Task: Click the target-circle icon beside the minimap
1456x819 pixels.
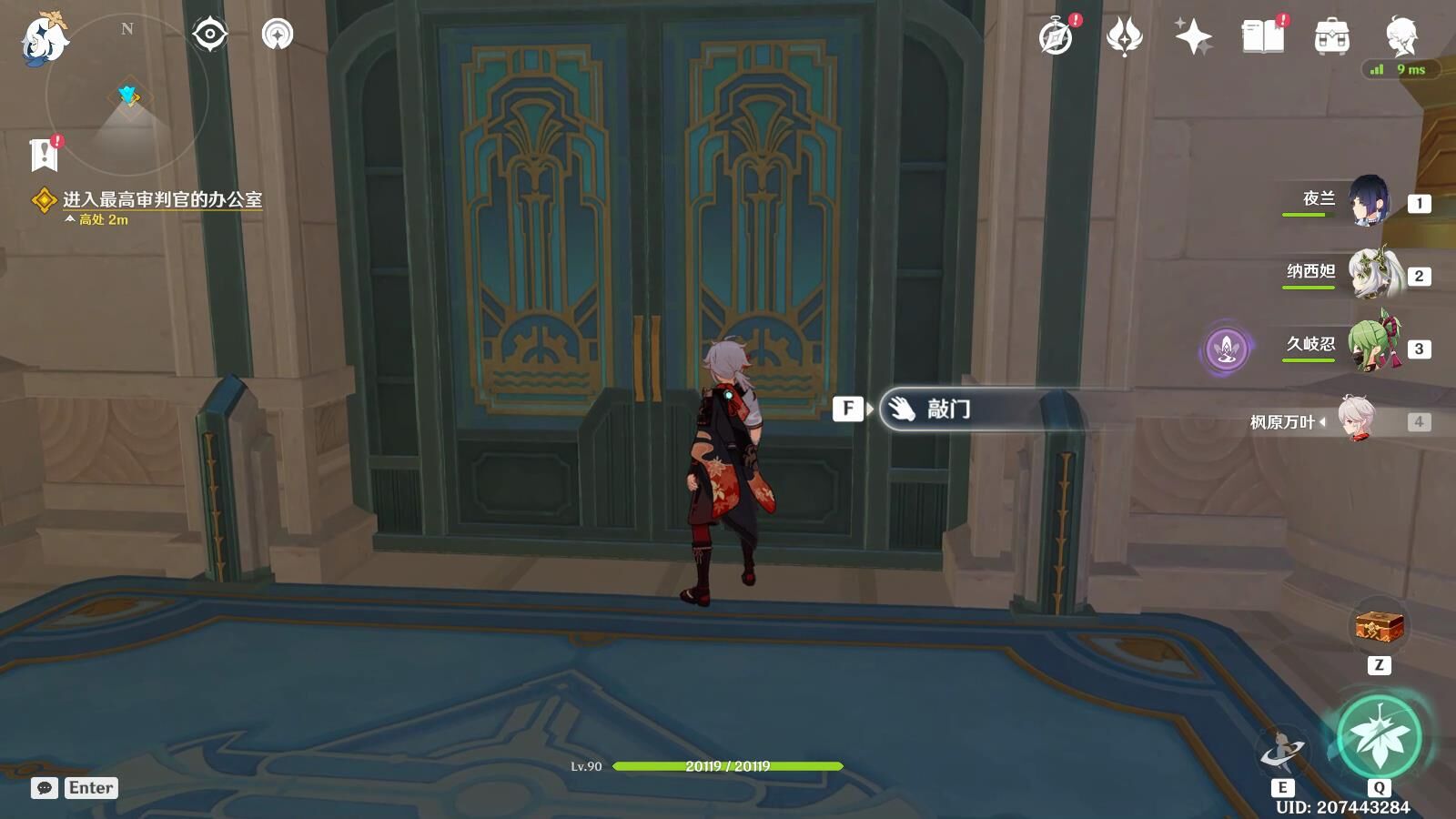Action: [209, 35]
